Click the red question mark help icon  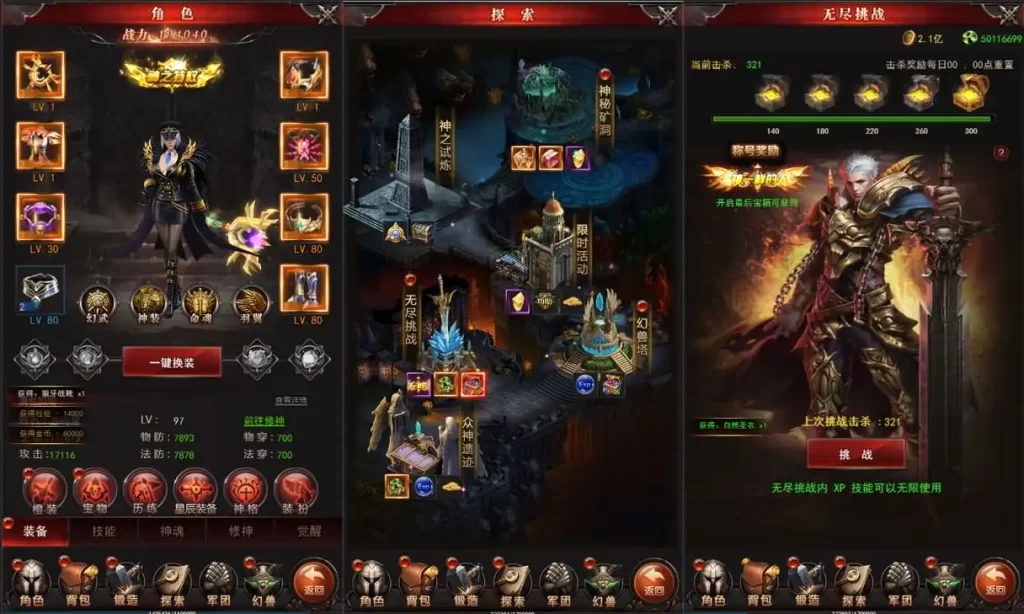coord(1001,153)
